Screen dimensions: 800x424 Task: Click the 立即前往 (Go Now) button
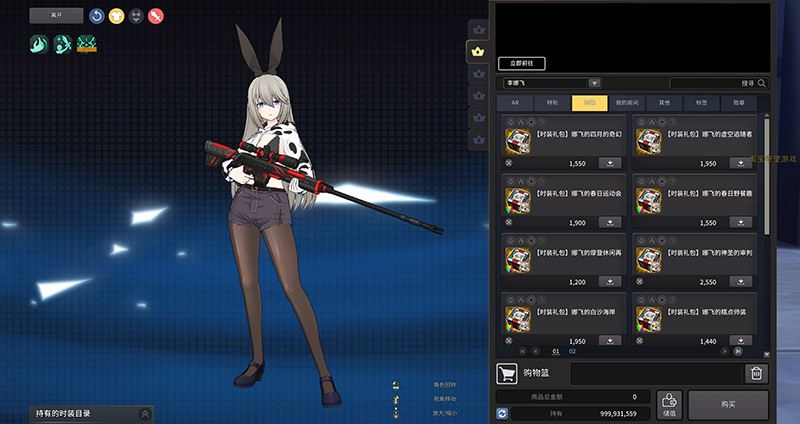click(521, 63)
